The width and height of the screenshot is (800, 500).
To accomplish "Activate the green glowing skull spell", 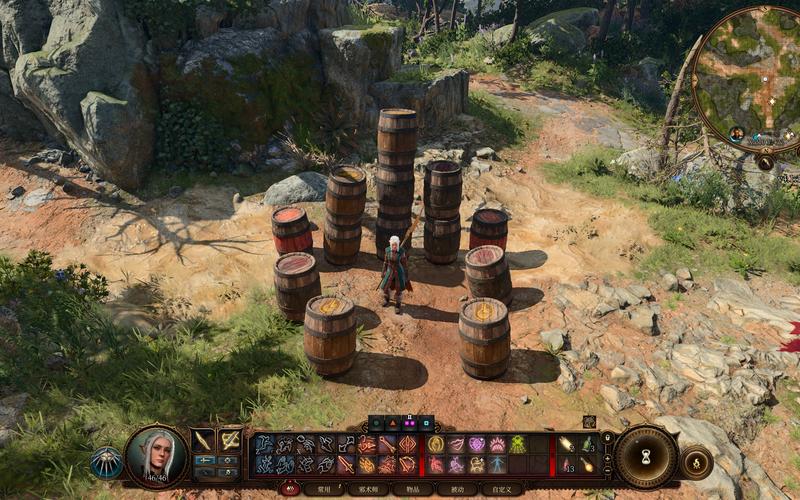I will (x=517, y=444).
